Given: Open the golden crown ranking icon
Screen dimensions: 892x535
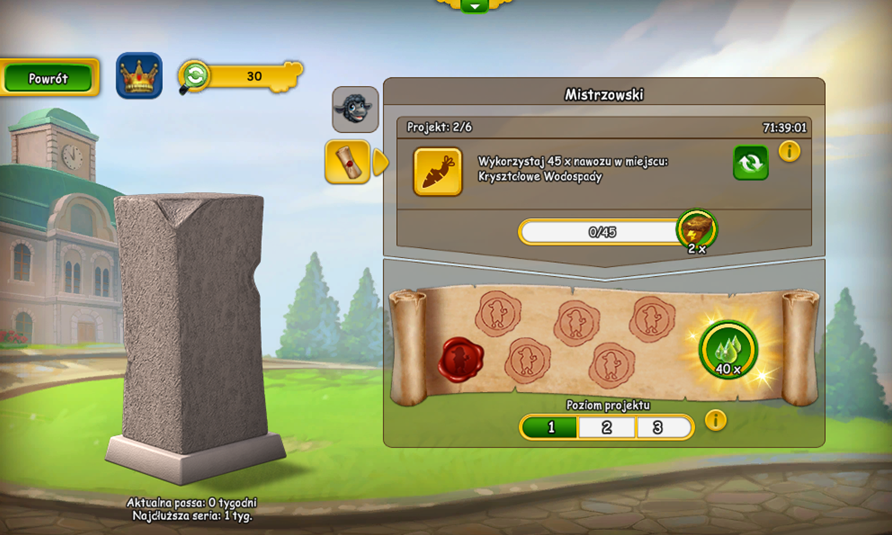Looking at the screenshot, I should 139,76.
